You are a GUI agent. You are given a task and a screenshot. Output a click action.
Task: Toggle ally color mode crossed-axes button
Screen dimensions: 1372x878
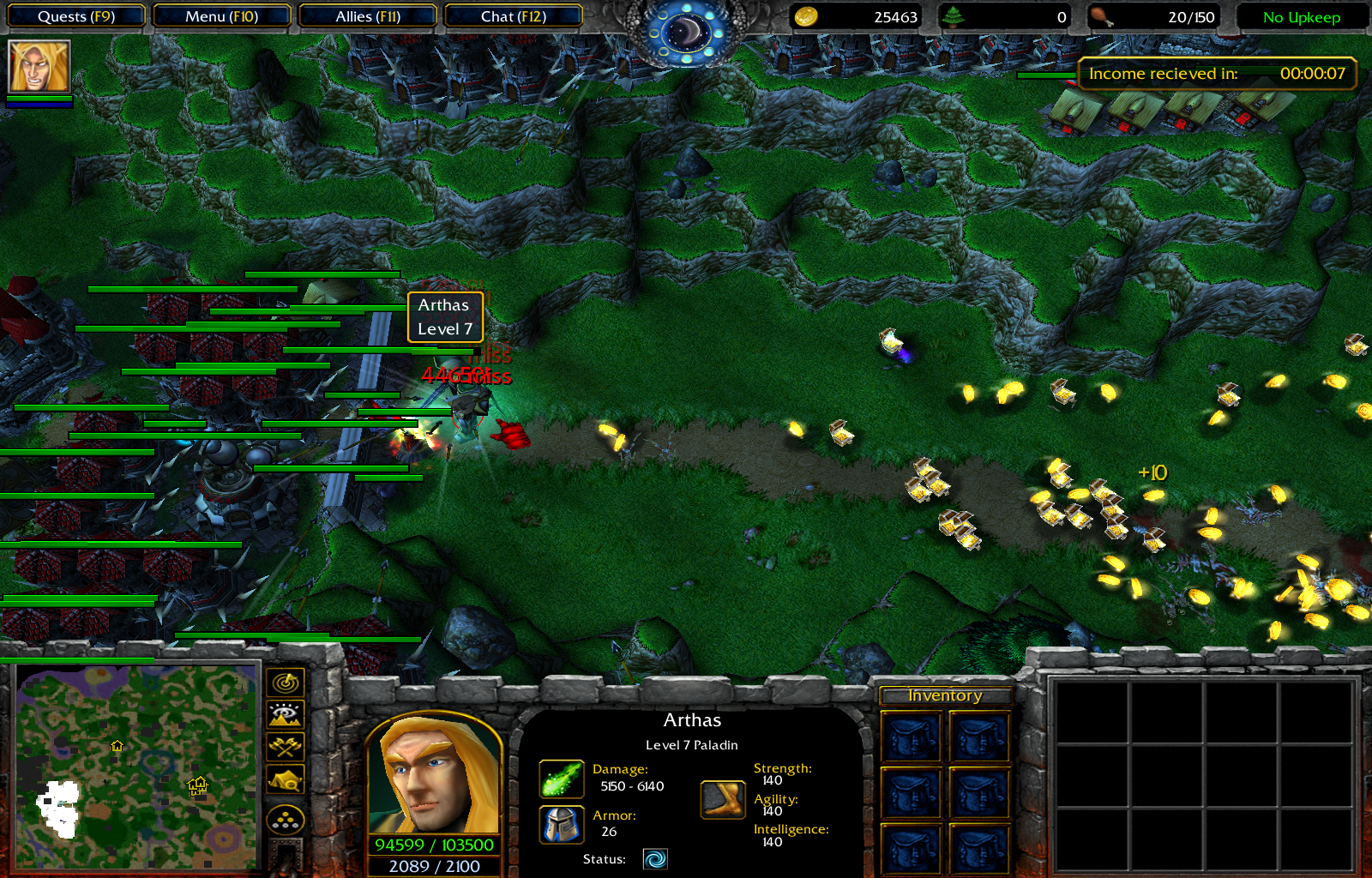(x=286, y=747)
